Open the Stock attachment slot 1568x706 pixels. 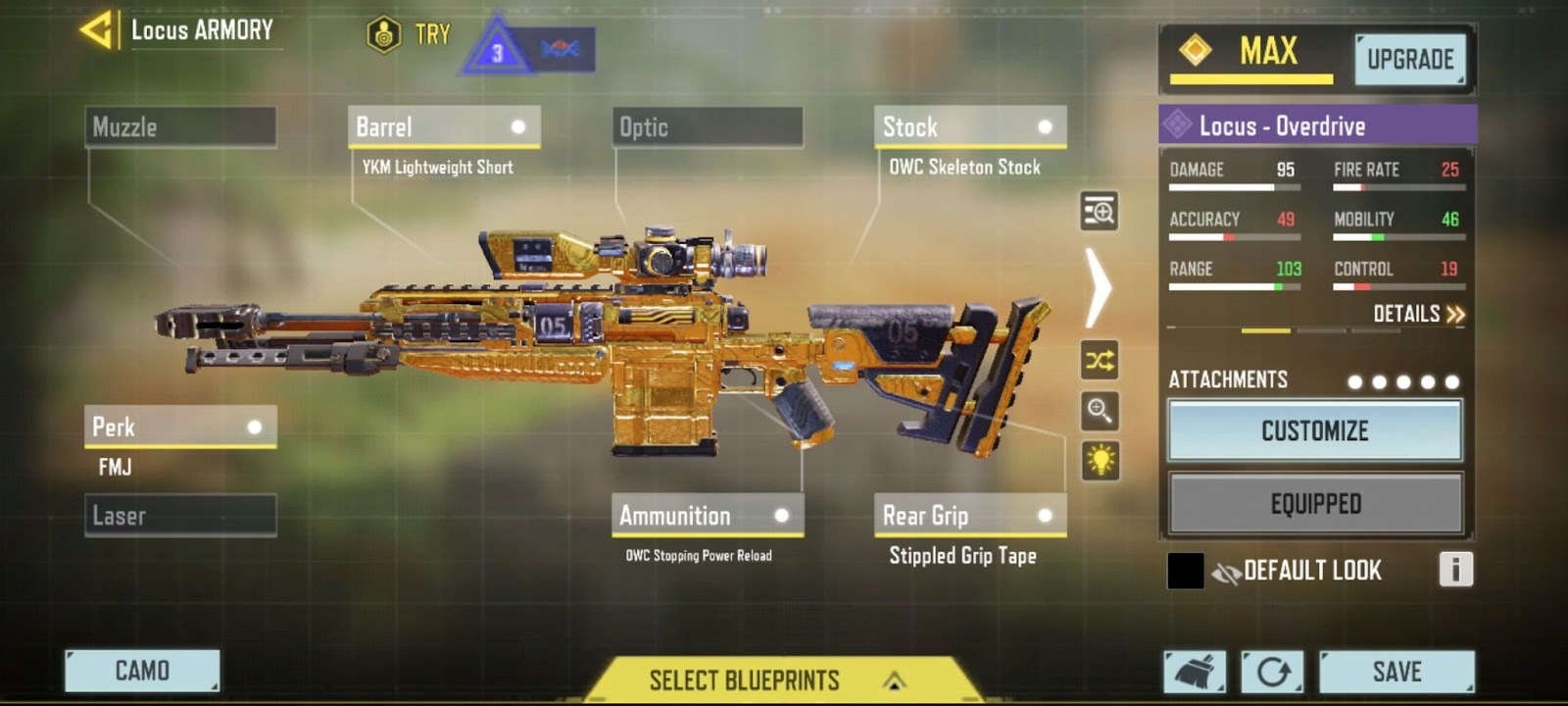(969, 127)
